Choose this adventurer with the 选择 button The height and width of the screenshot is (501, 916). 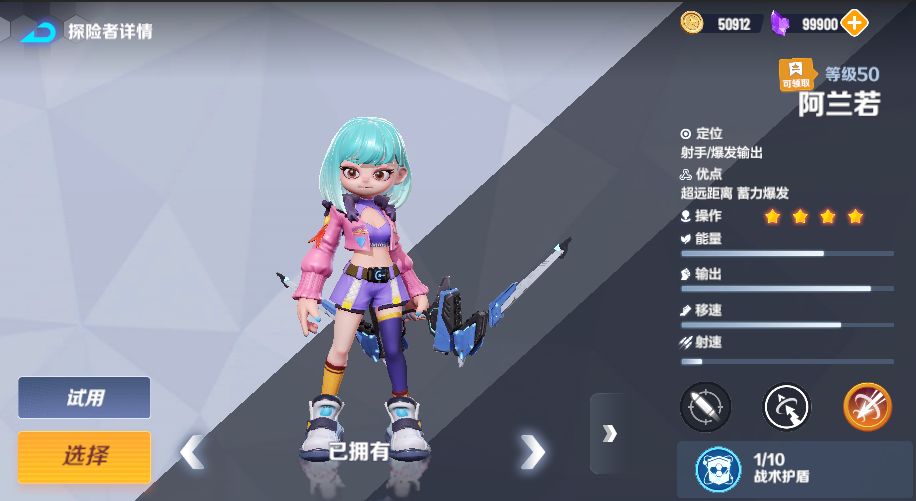pyautogui.click(x=84, y=457)
